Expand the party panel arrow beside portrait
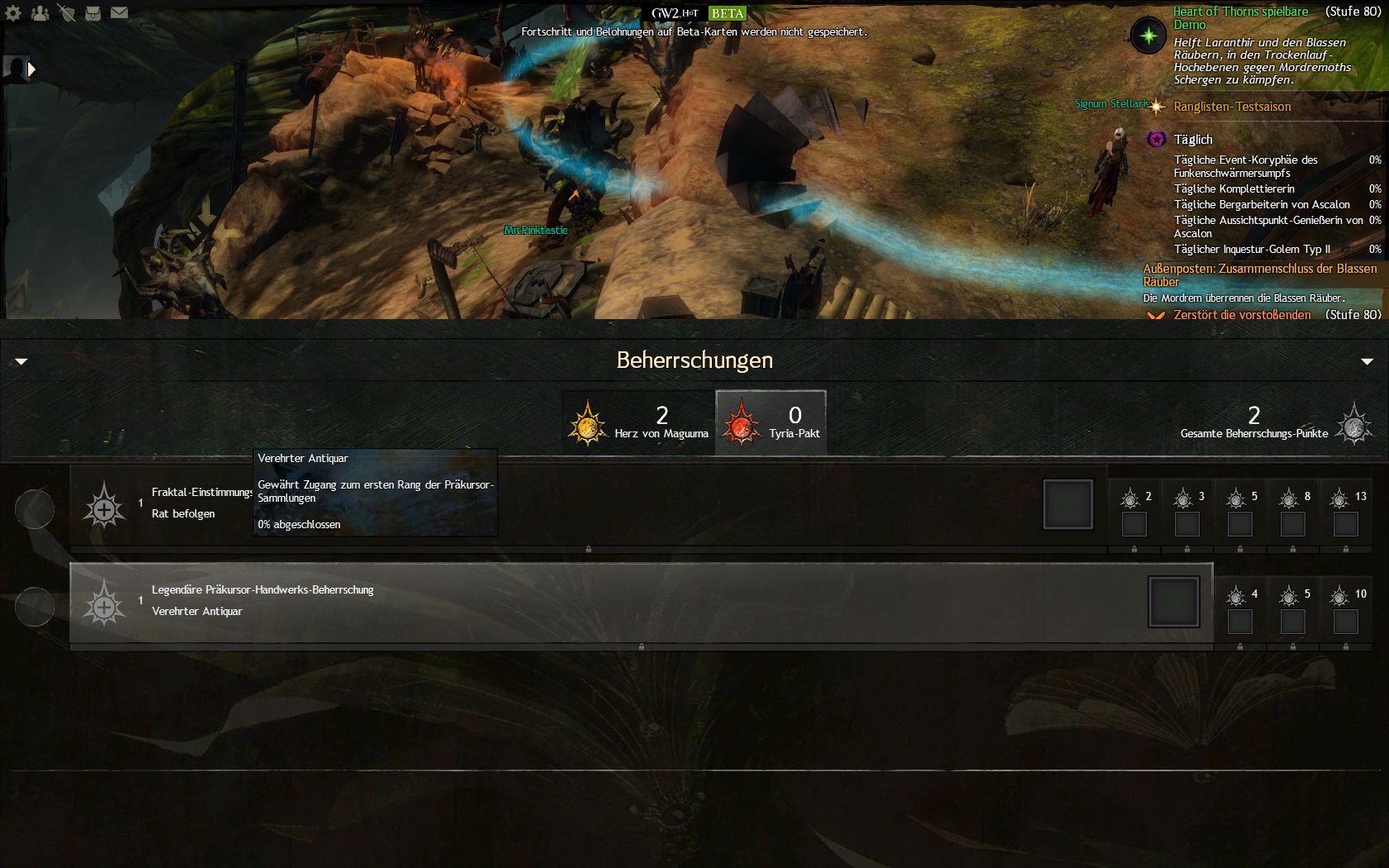The width and height of the screenshot is (1389, 868). [x=31, y=69]
